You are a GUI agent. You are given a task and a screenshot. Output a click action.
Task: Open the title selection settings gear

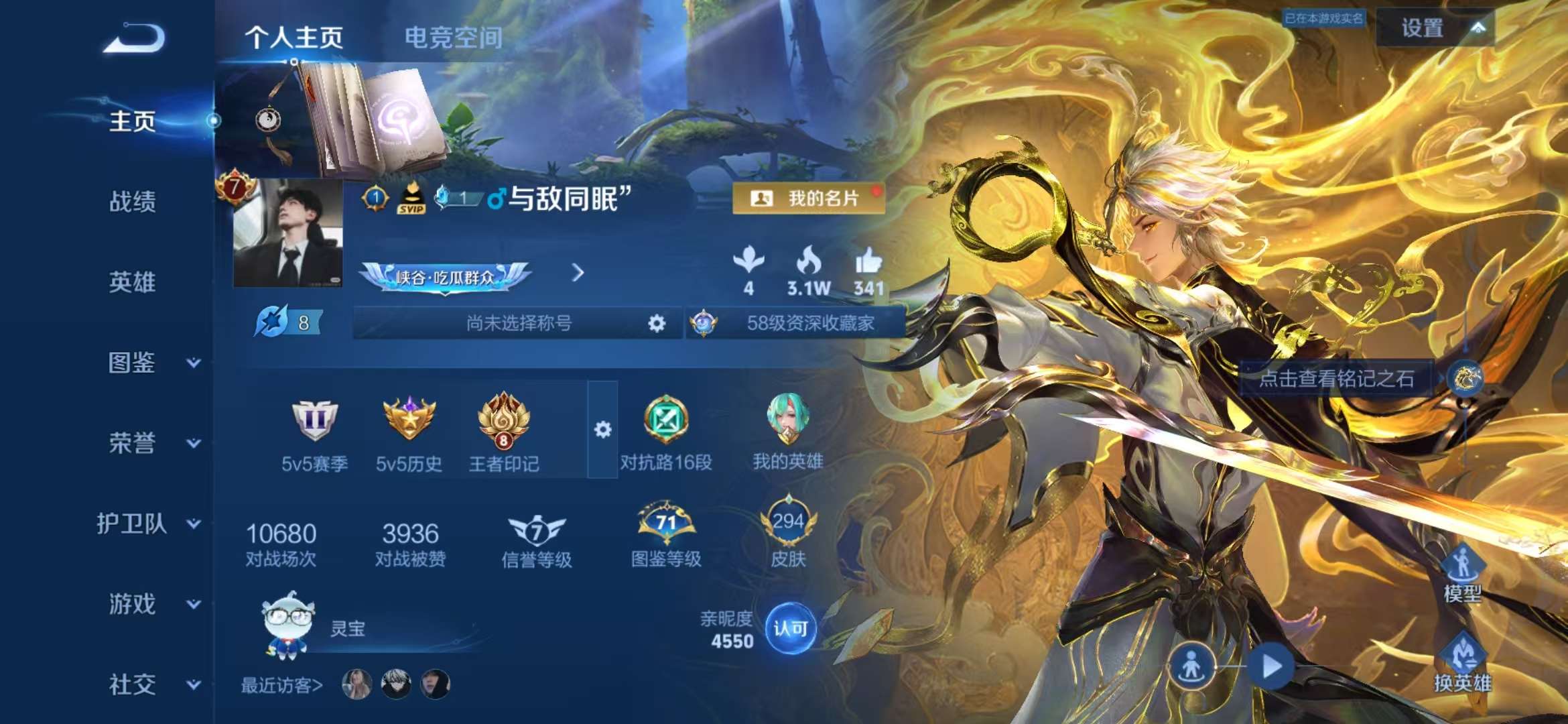click(x=657, y=322)
